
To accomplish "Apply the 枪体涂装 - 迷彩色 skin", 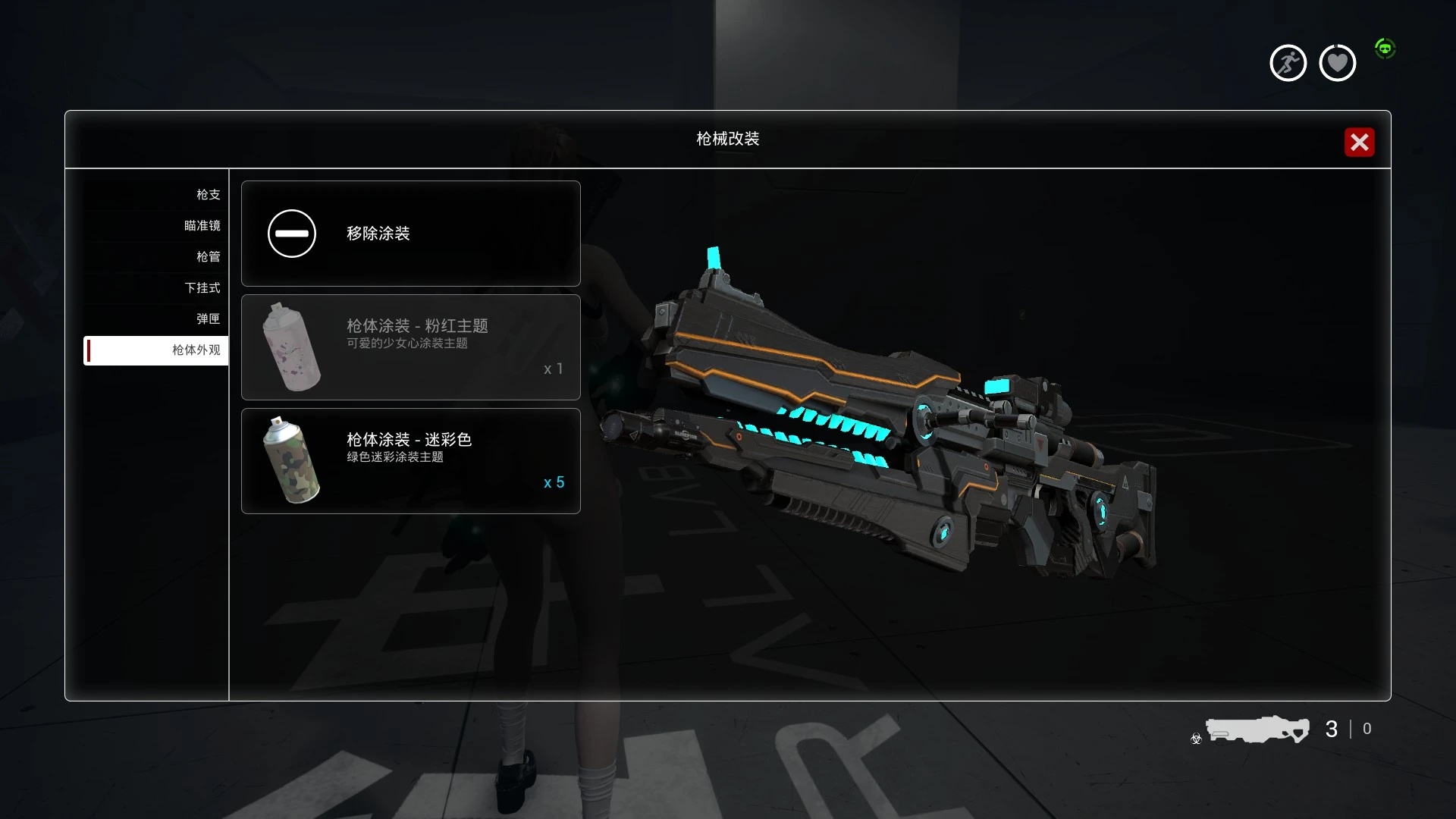I will [x=410, y=461].
